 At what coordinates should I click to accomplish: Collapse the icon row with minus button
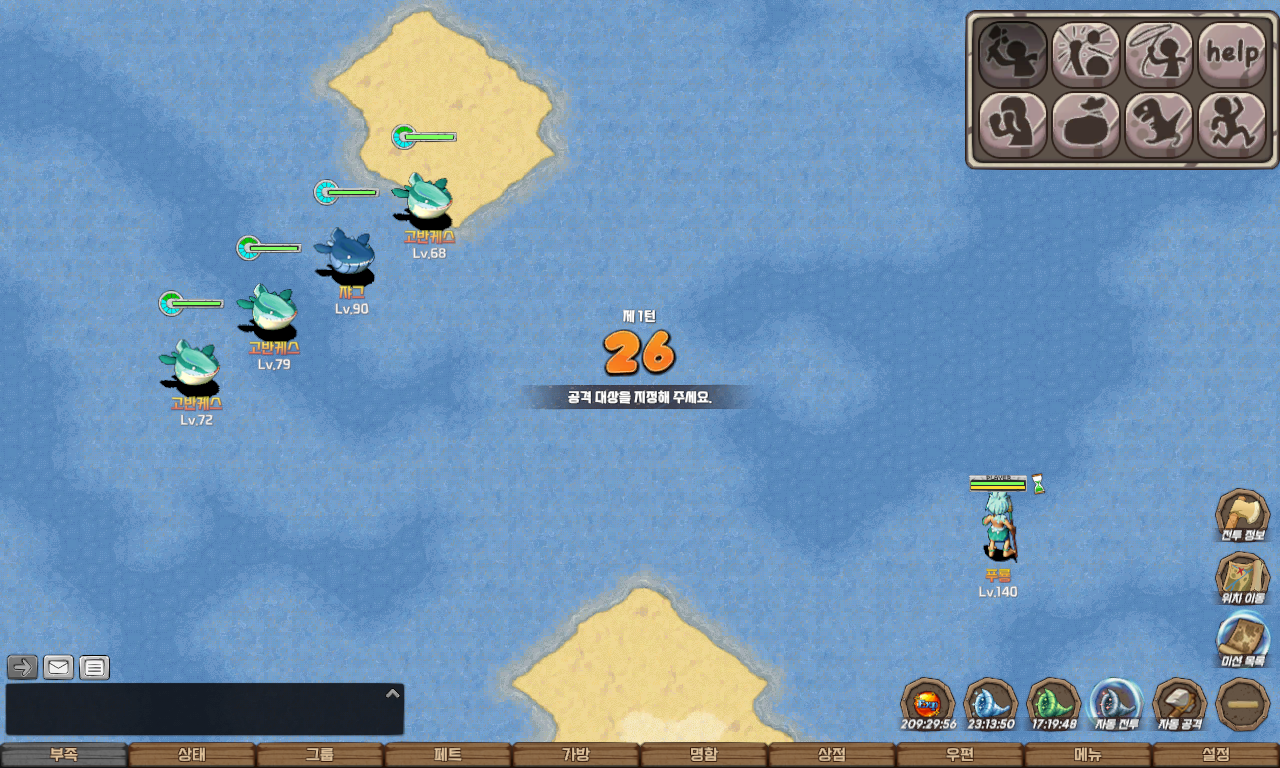coord(1243,704)
